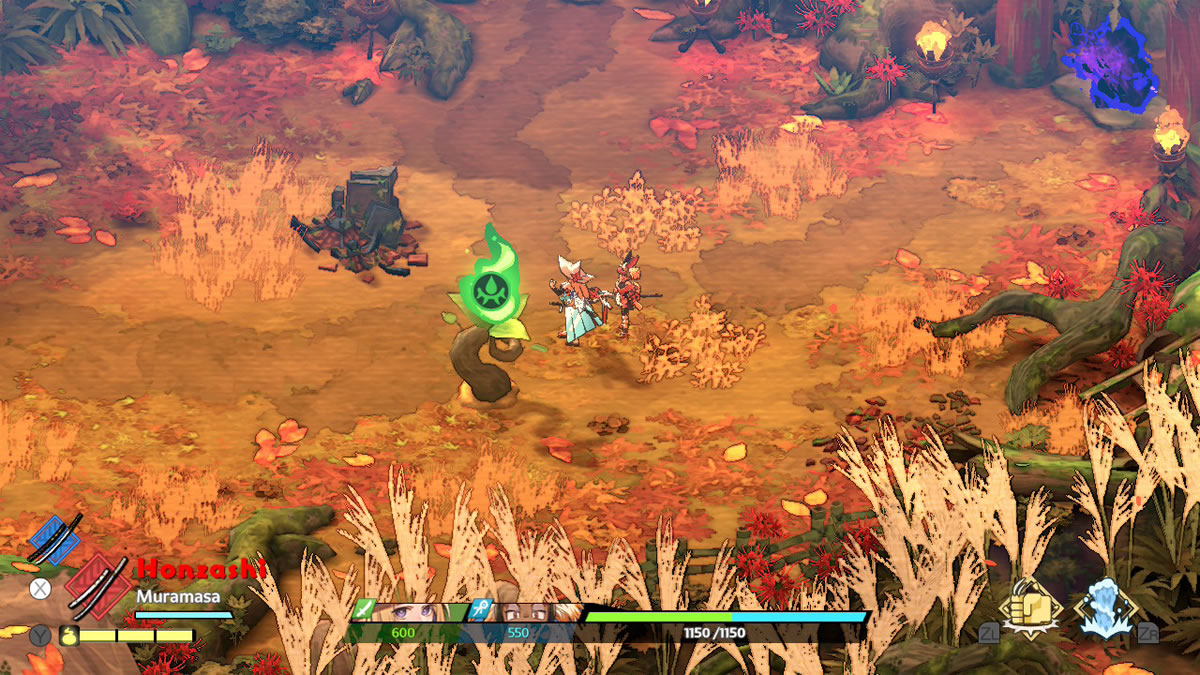Activate the water splash skill
Image resolution: width=1200 pixels, height=675 pixels.
pos(1104,608)
